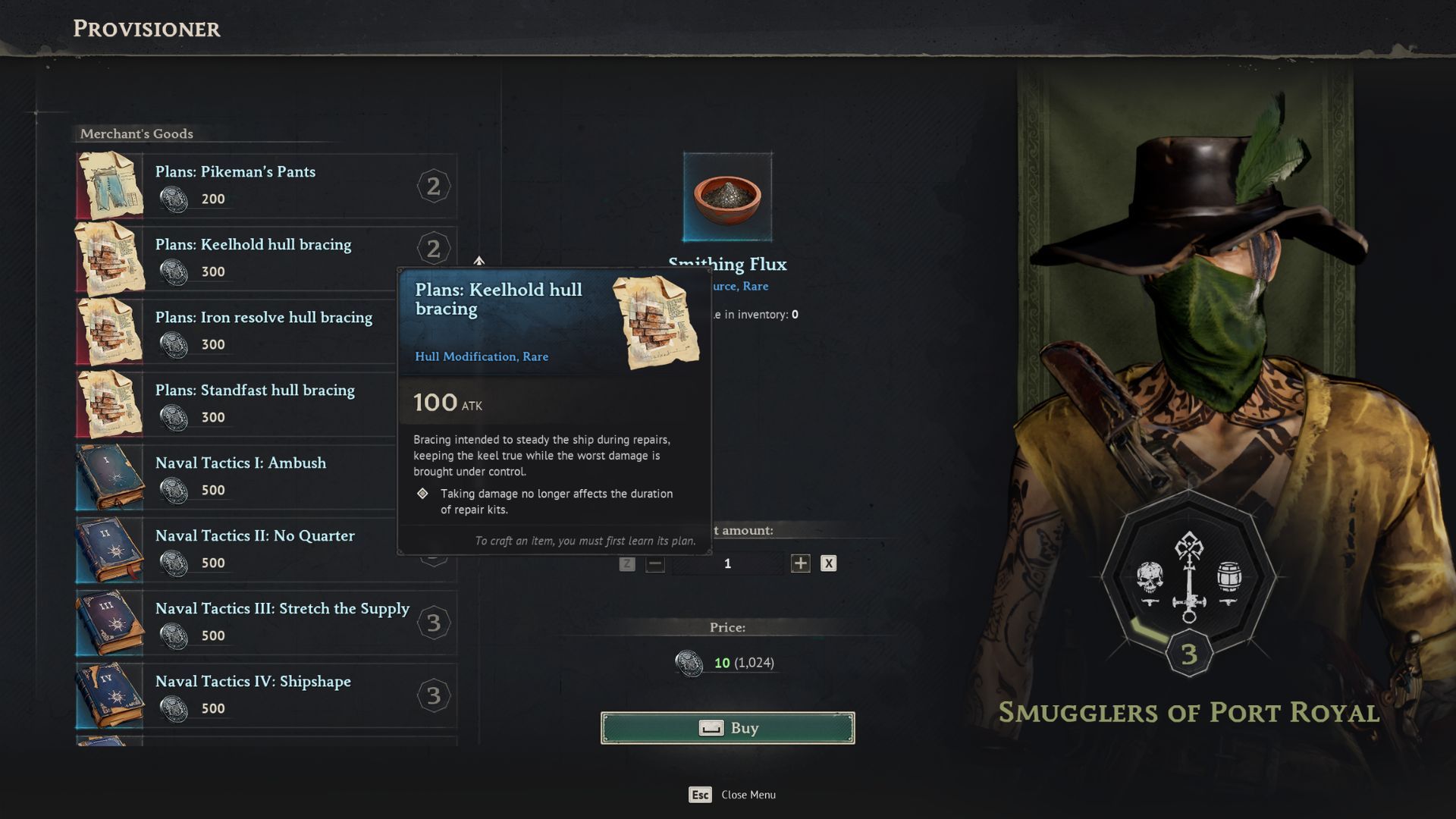Pick Plans: Iron resolve hull bracing
Viewport: 1456px width, 819px height.
coord(265,331)
